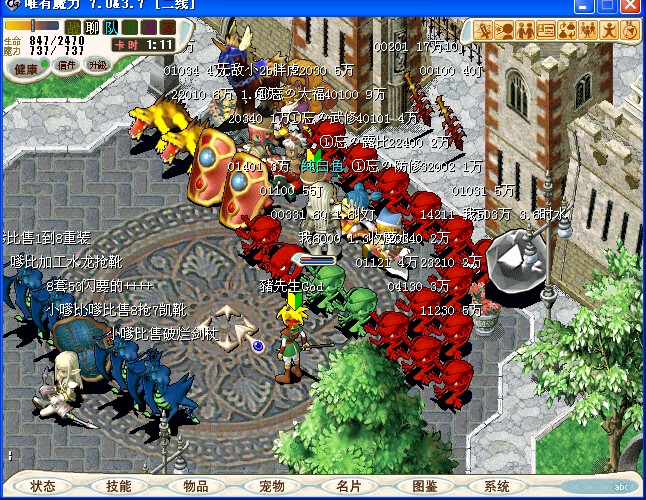Open the 系统 system menu
Screen dimensions: 646x500
pyautogui.click(x=497, y=486)
